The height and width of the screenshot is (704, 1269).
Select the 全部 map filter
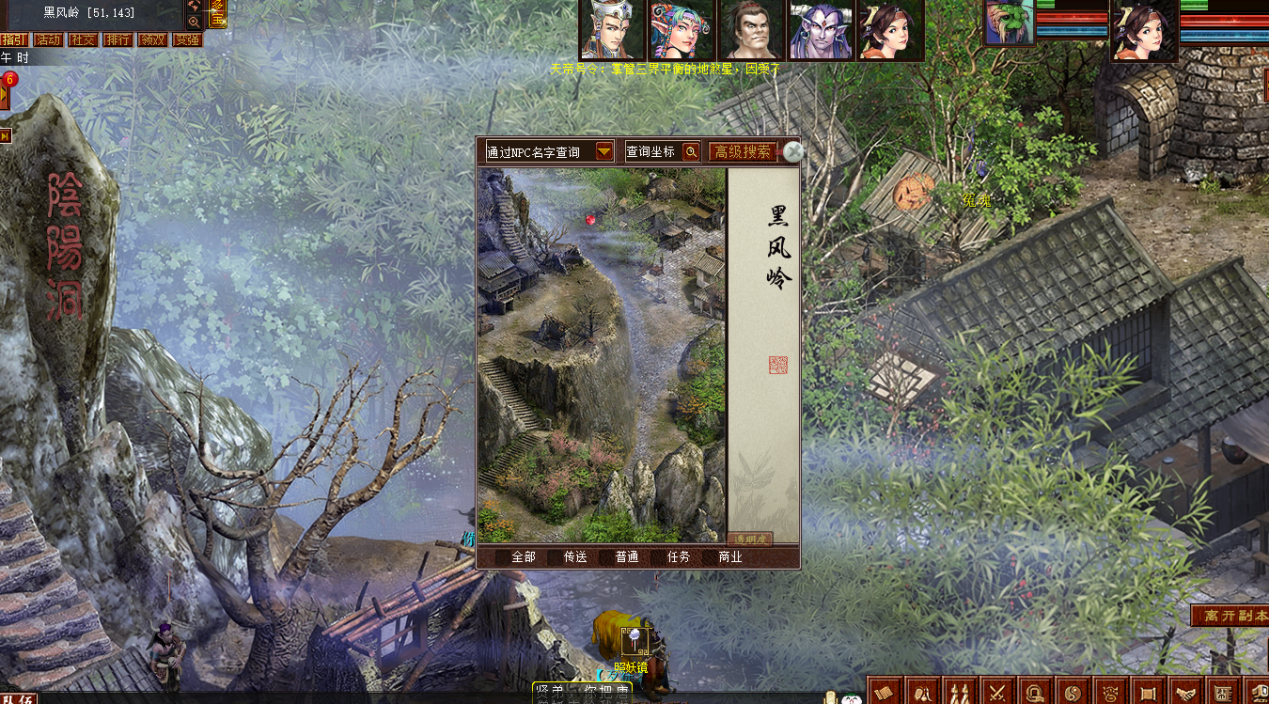[523, 557]
